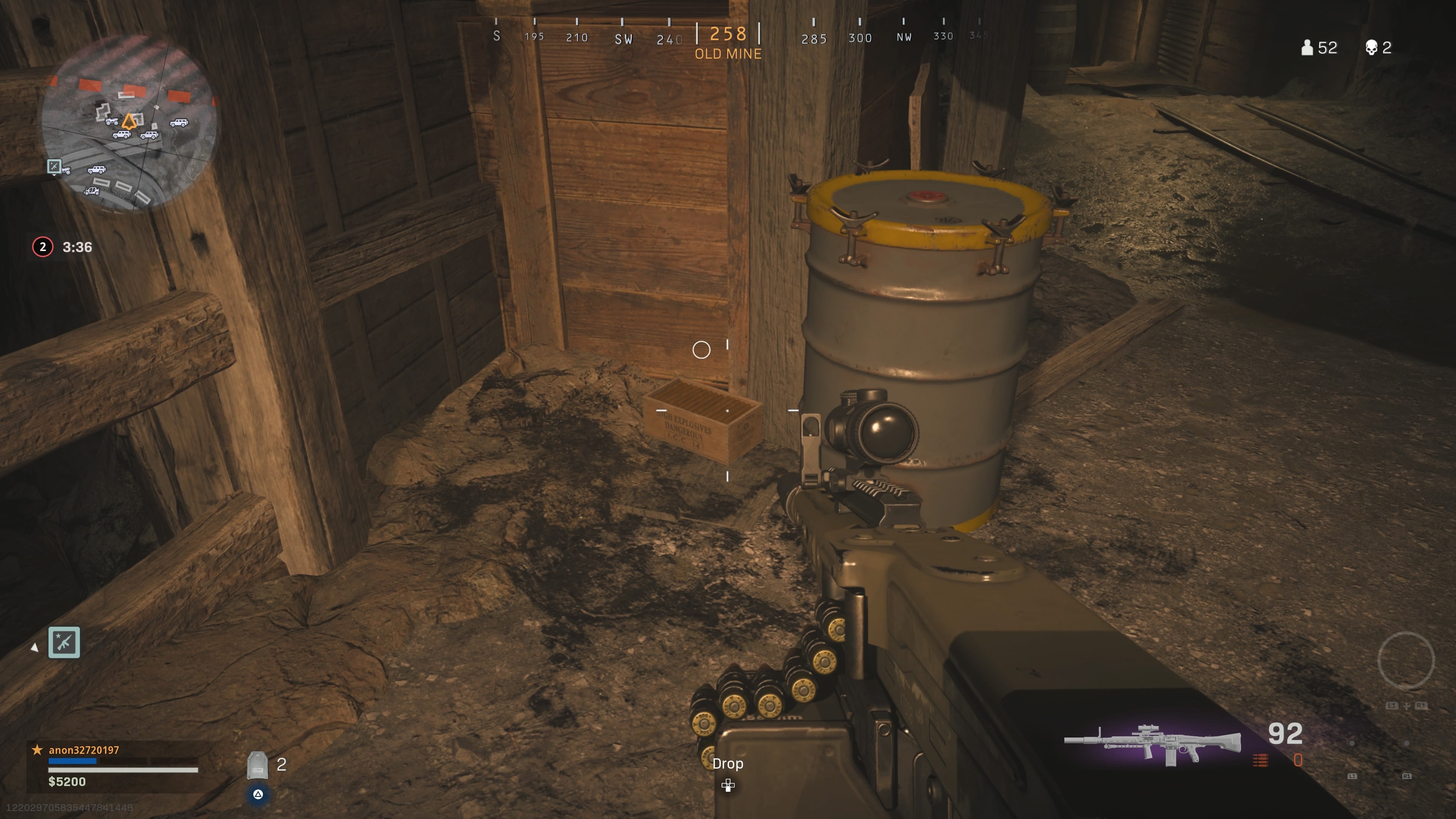Select the player name anon32720197
1456x819 pixels.
point(83,750)
